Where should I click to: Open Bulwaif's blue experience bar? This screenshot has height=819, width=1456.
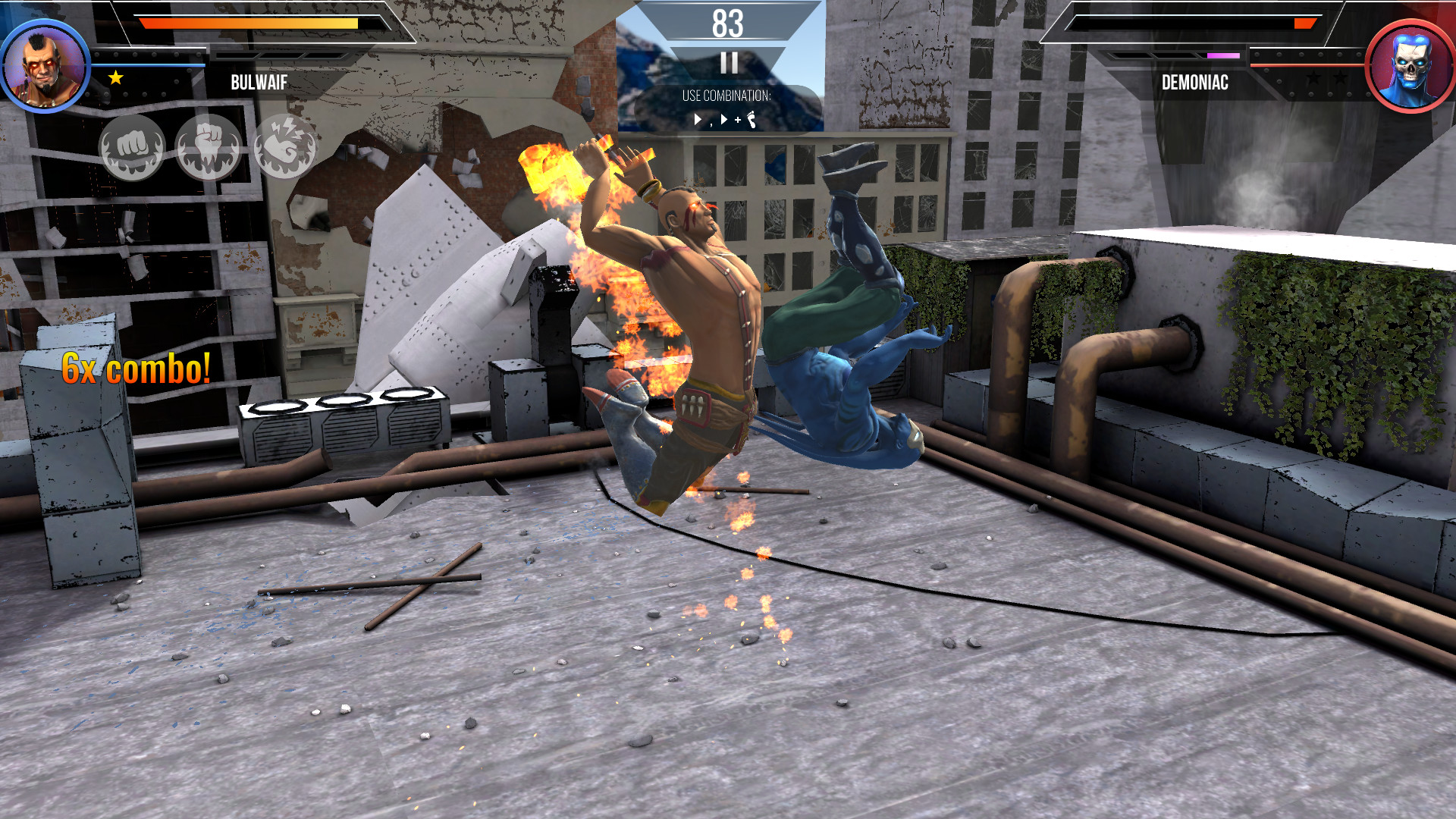148,64
